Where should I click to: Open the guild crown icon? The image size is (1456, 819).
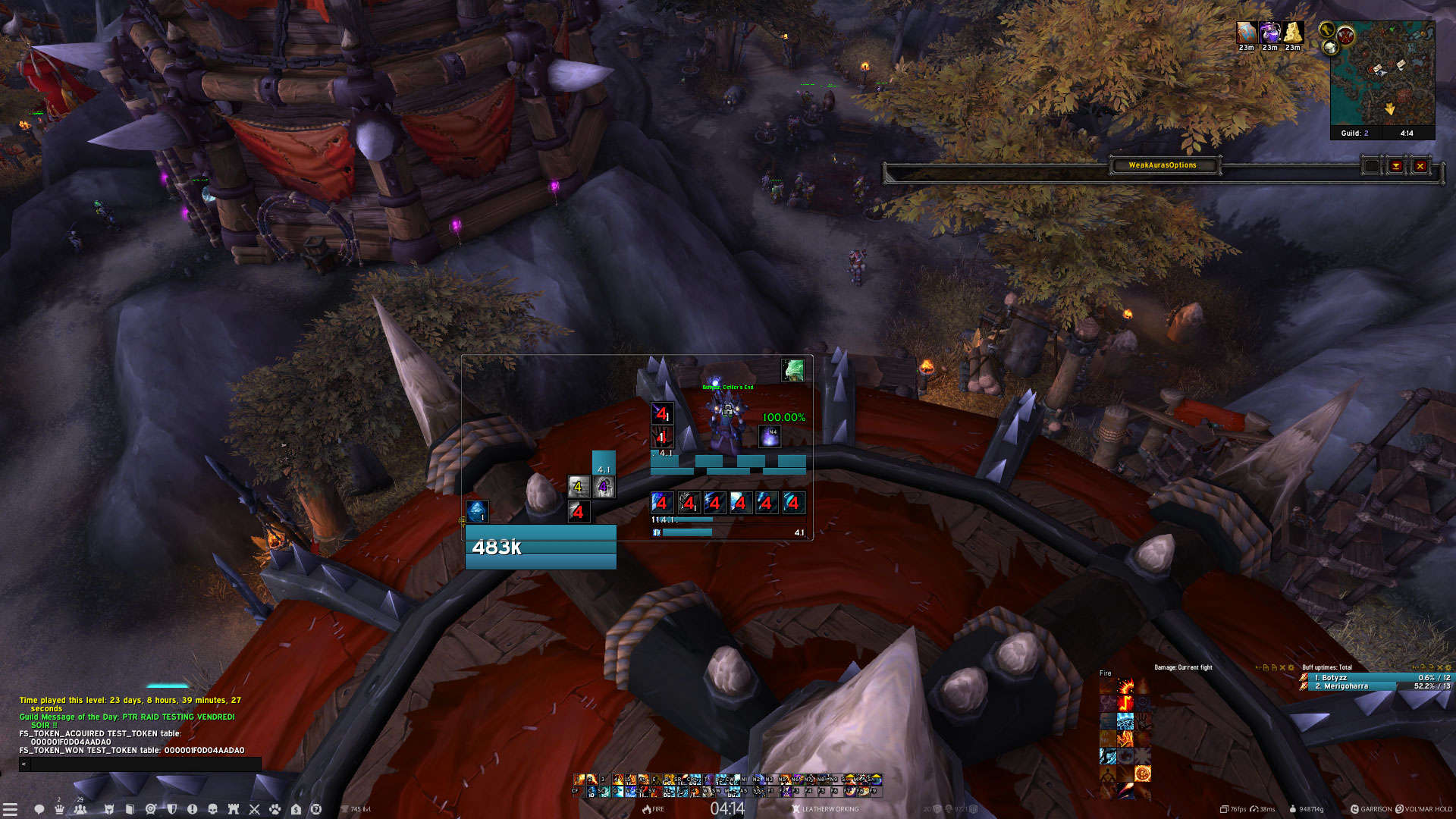point(59,809)
